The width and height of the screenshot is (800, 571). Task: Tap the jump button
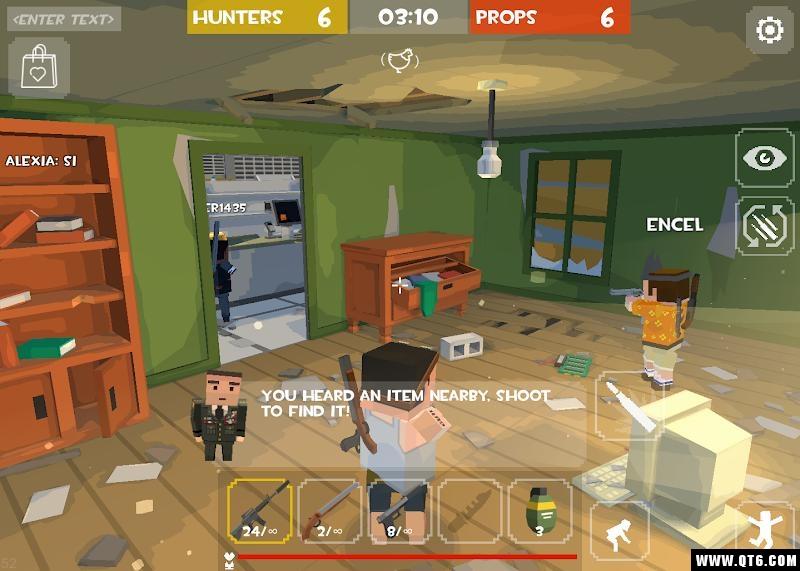click(x=767, y=529)
